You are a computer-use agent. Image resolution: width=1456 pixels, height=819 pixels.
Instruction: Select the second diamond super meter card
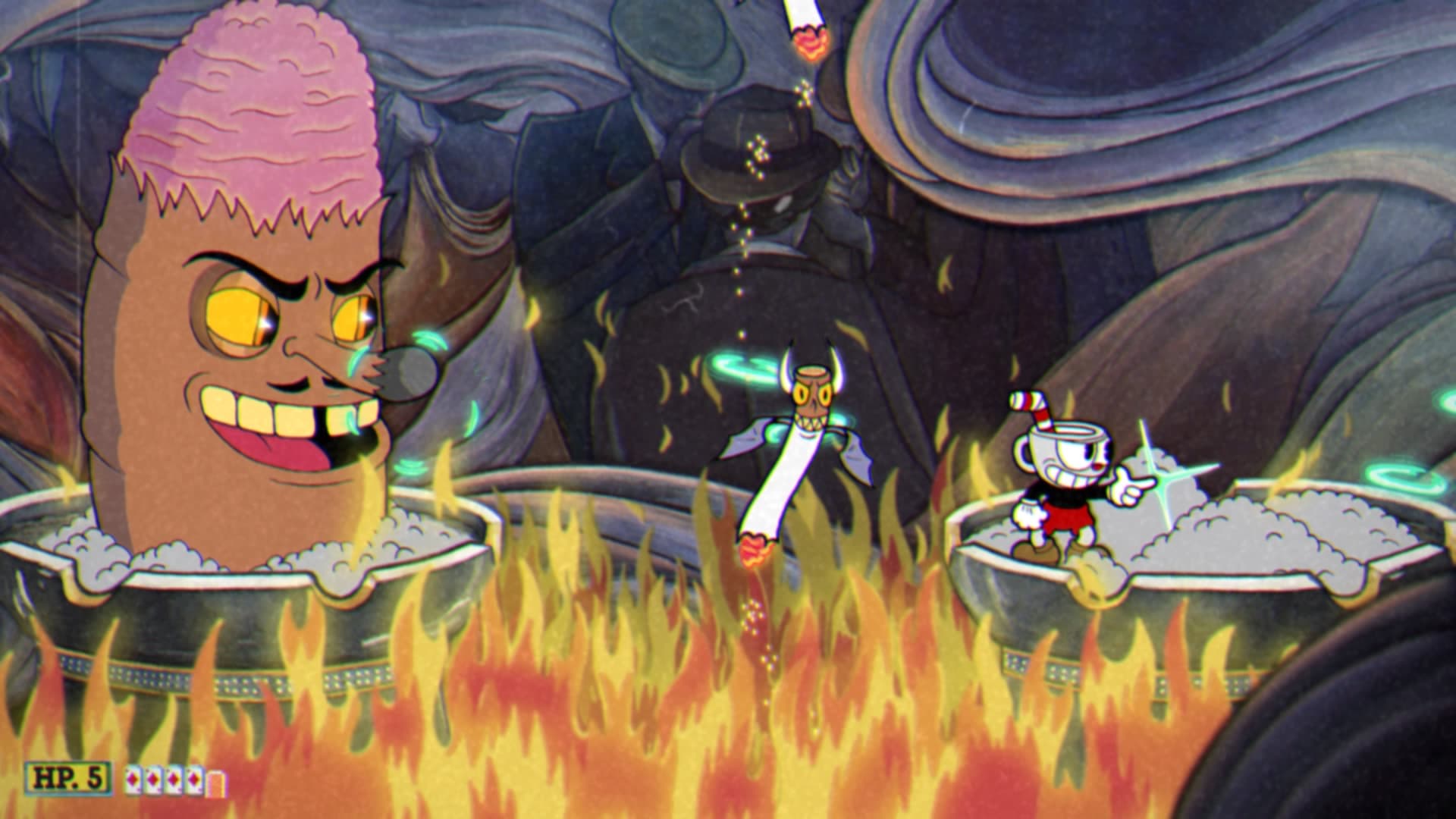pos(154,779)
